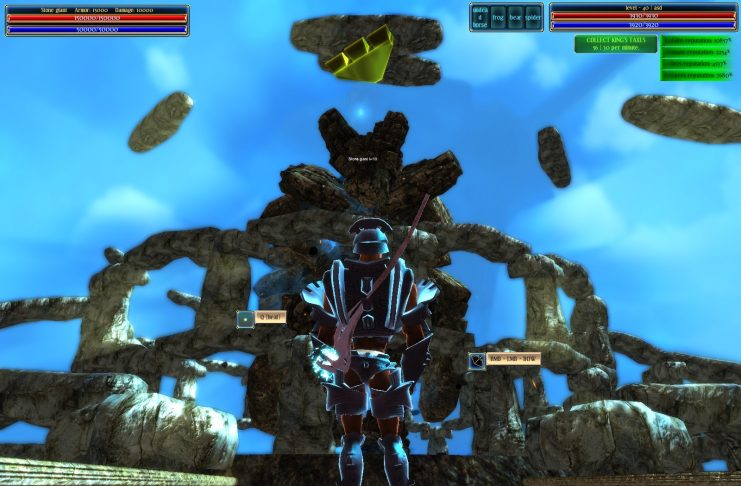Select the bow attack skill icon

pos(478,360)
